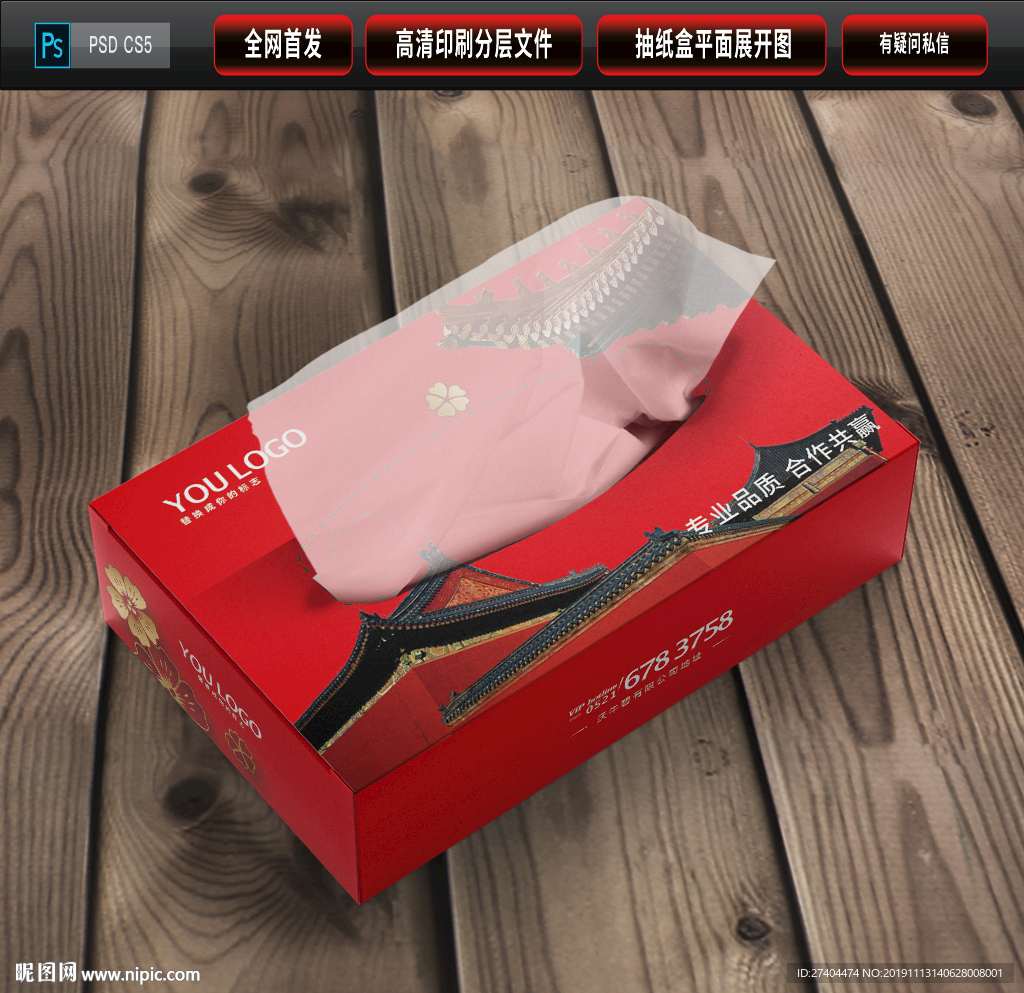Open the www.nipic.com watermark link
Image resolution: width=1024 pixels, height=993 pixels.
click(140, 974)
